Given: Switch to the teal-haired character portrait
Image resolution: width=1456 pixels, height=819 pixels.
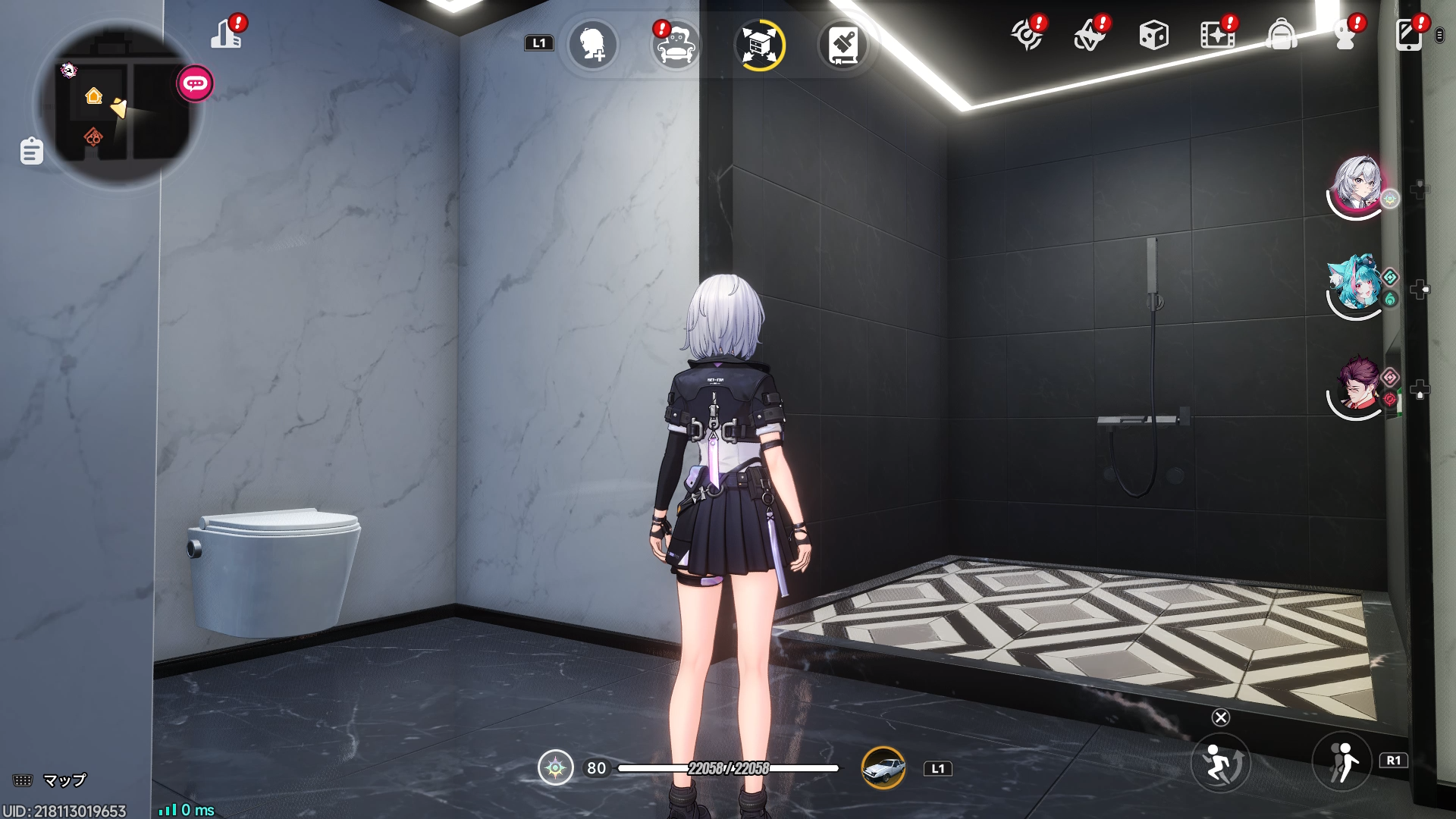Looking at the screenshot, I should point(1356,284).
